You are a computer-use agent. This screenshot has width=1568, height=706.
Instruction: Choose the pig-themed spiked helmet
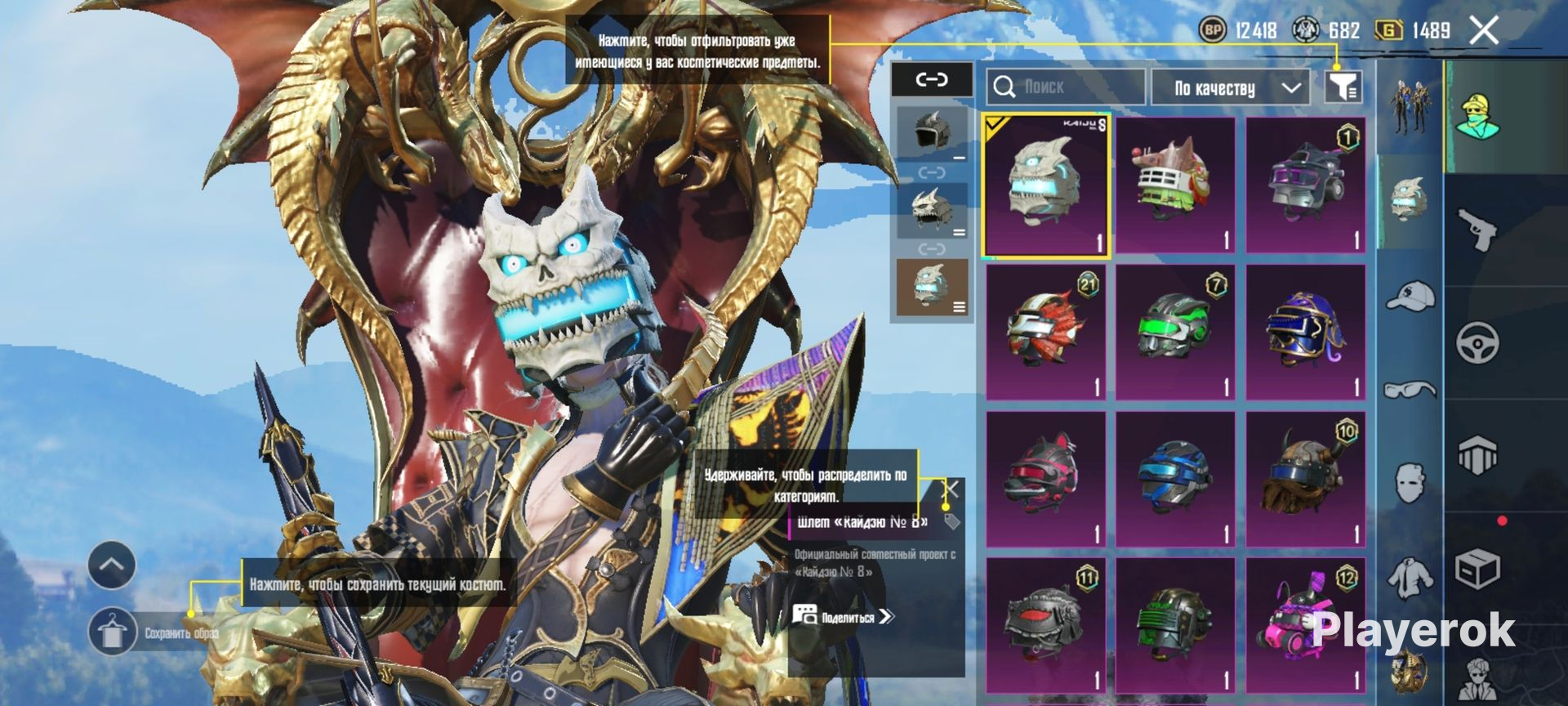point(1175,185)
